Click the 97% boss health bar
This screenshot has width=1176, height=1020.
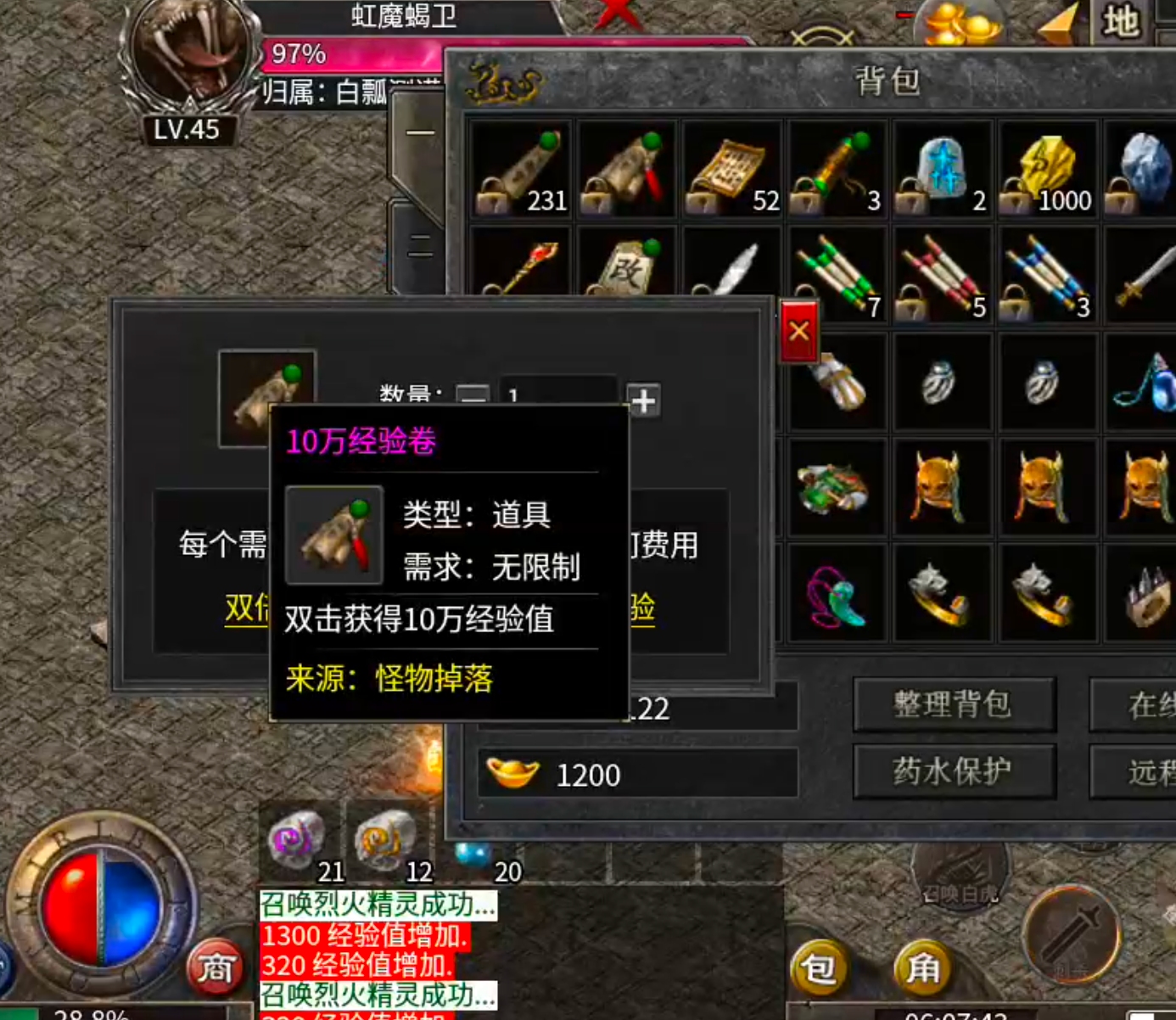coord(339,54)
